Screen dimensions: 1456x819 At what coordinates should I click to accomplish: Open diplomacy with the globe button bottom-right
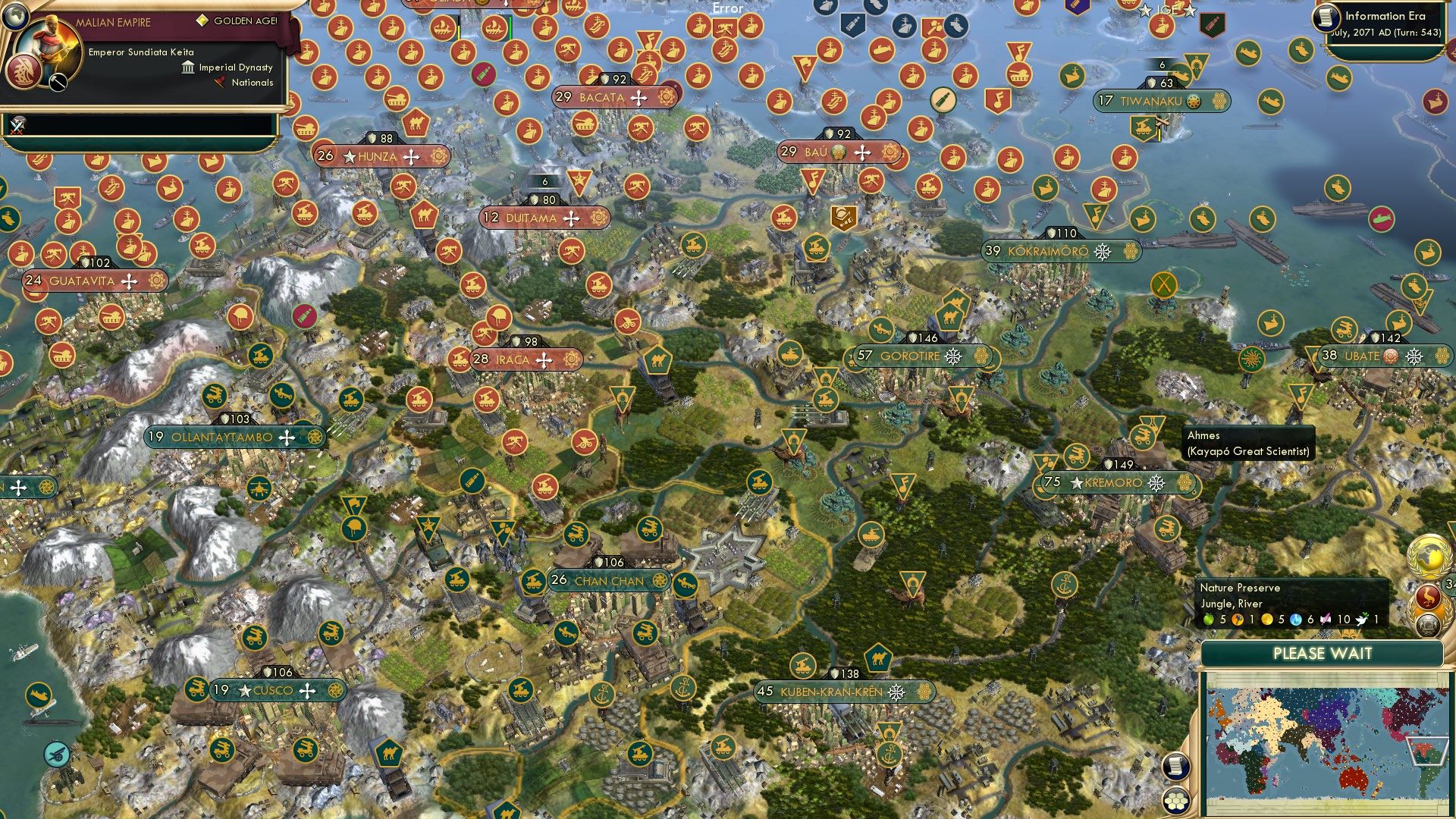tap(1428, 556)
